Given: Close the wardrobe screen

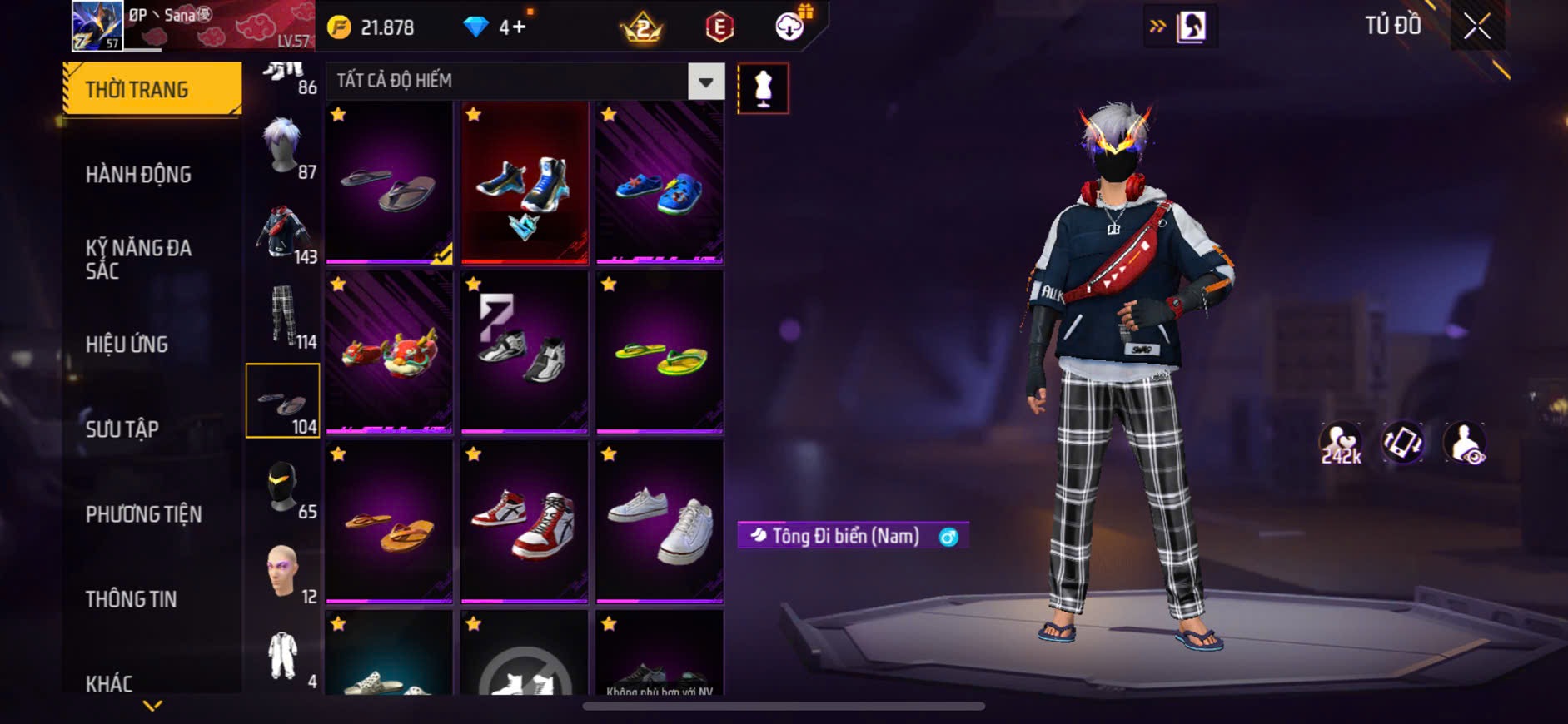Looking at the screenshot, I should pyautogui.click(x=1476, y=27).
